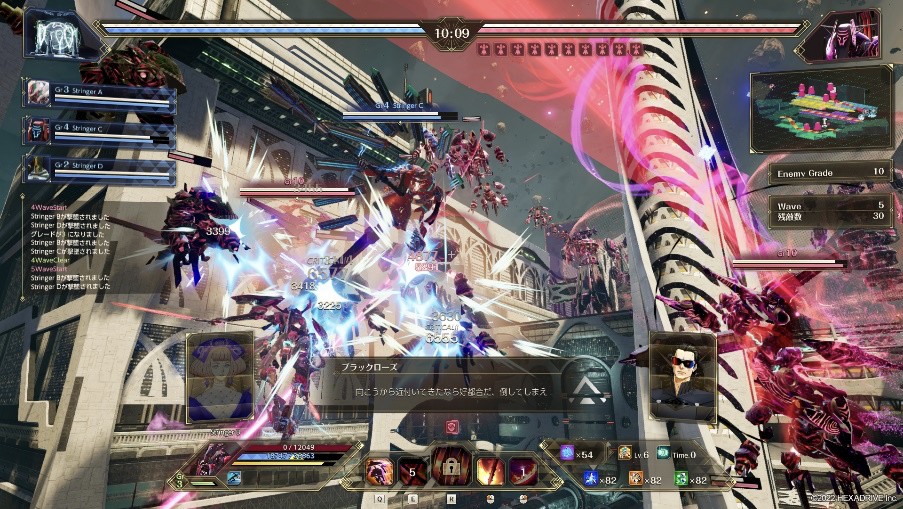Click the purple orb item with x54

click(568, 455)
